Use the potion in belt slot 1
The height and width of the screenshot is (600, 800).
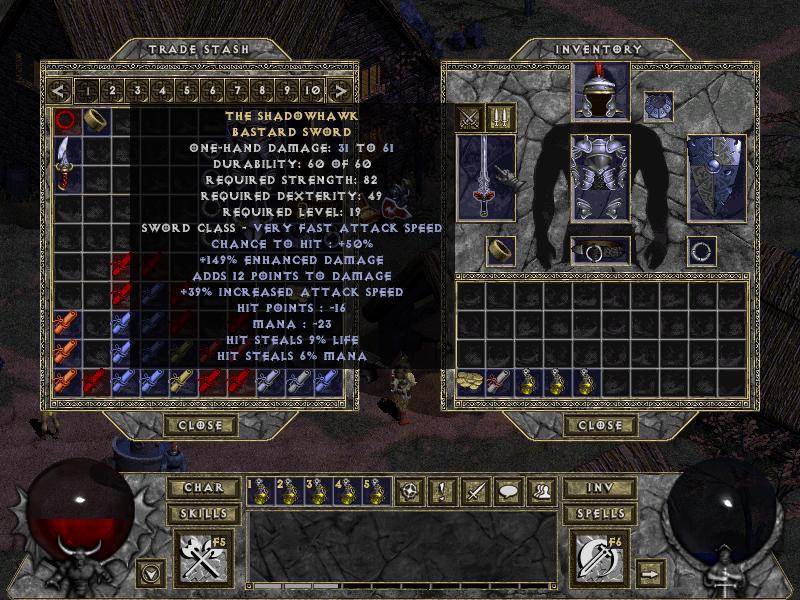[261, 491]
